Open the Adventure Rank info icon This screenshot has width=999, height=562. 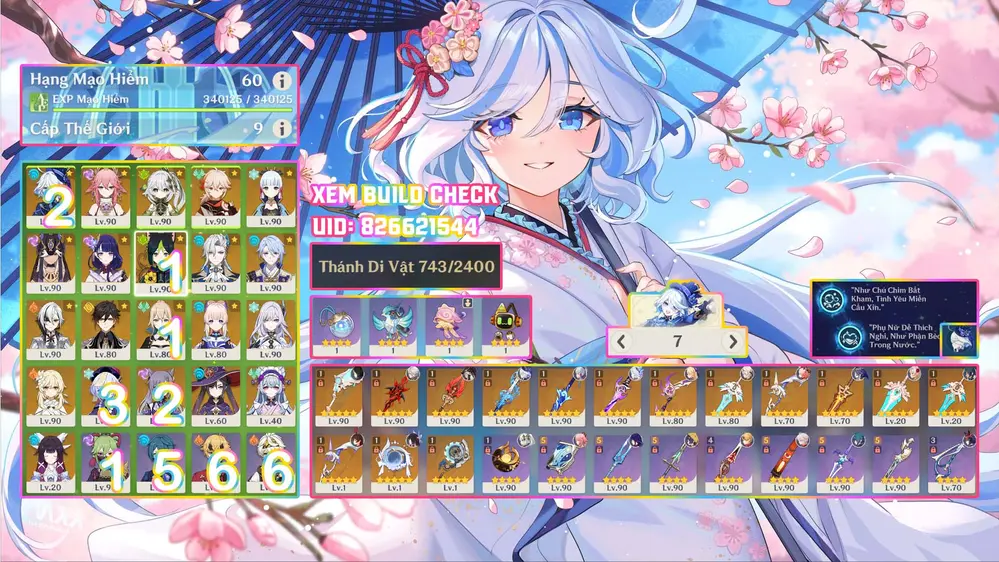(x=282, y=80)
